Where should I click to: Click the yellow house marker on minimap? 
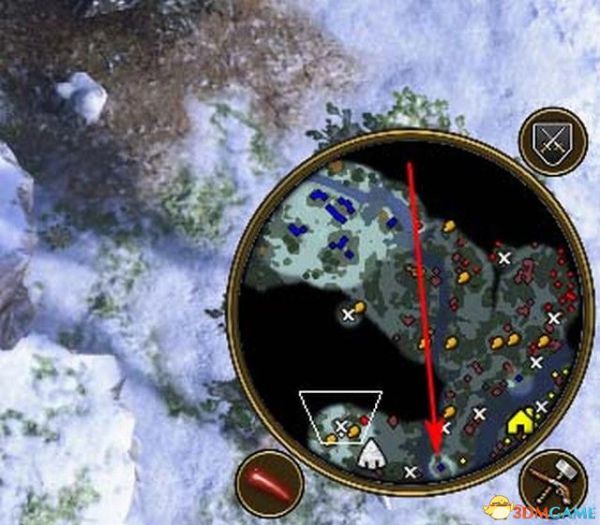(520, 423)
